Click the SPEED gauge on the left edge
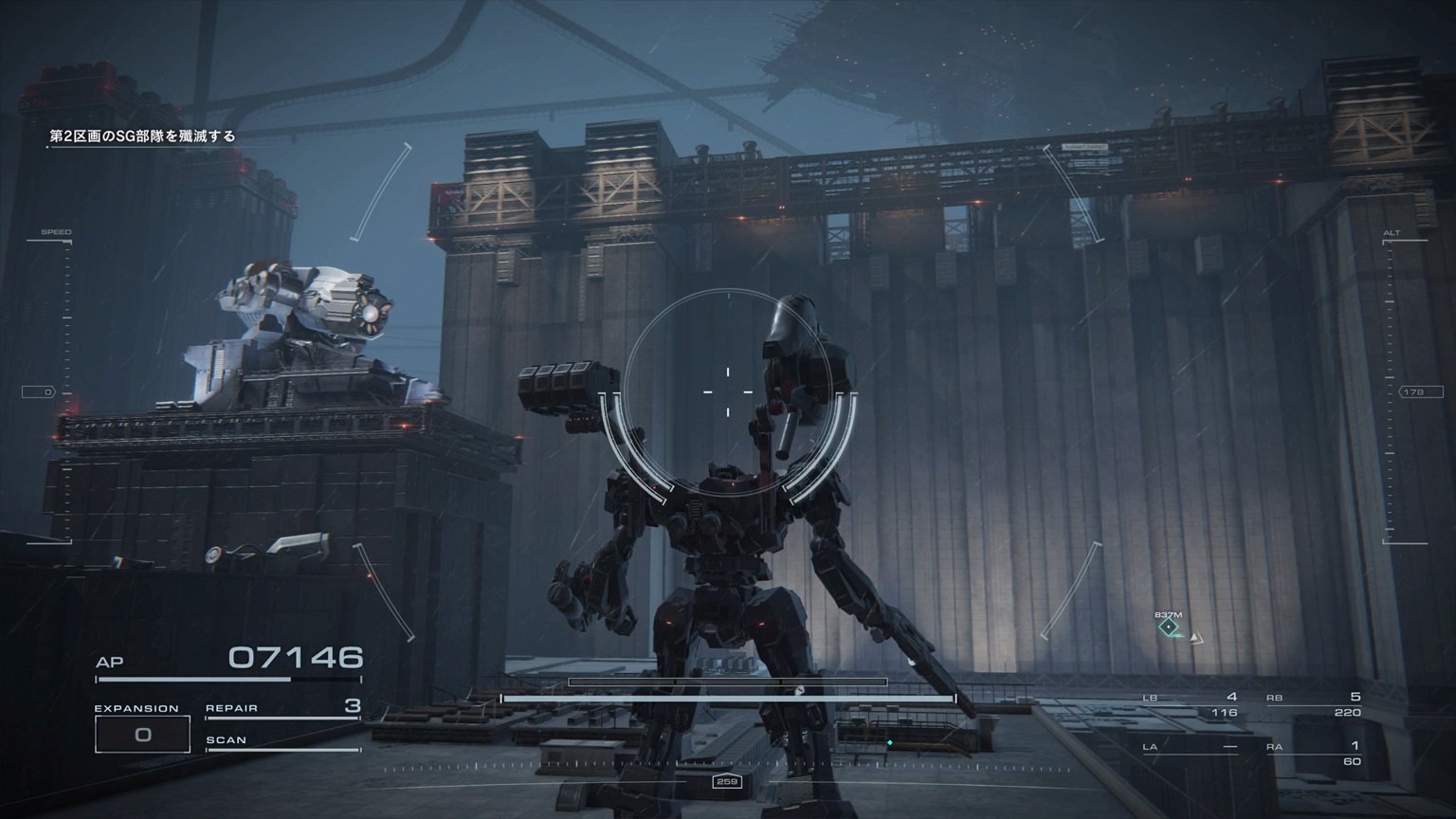The image size is (1456, 819). [57, 231]
